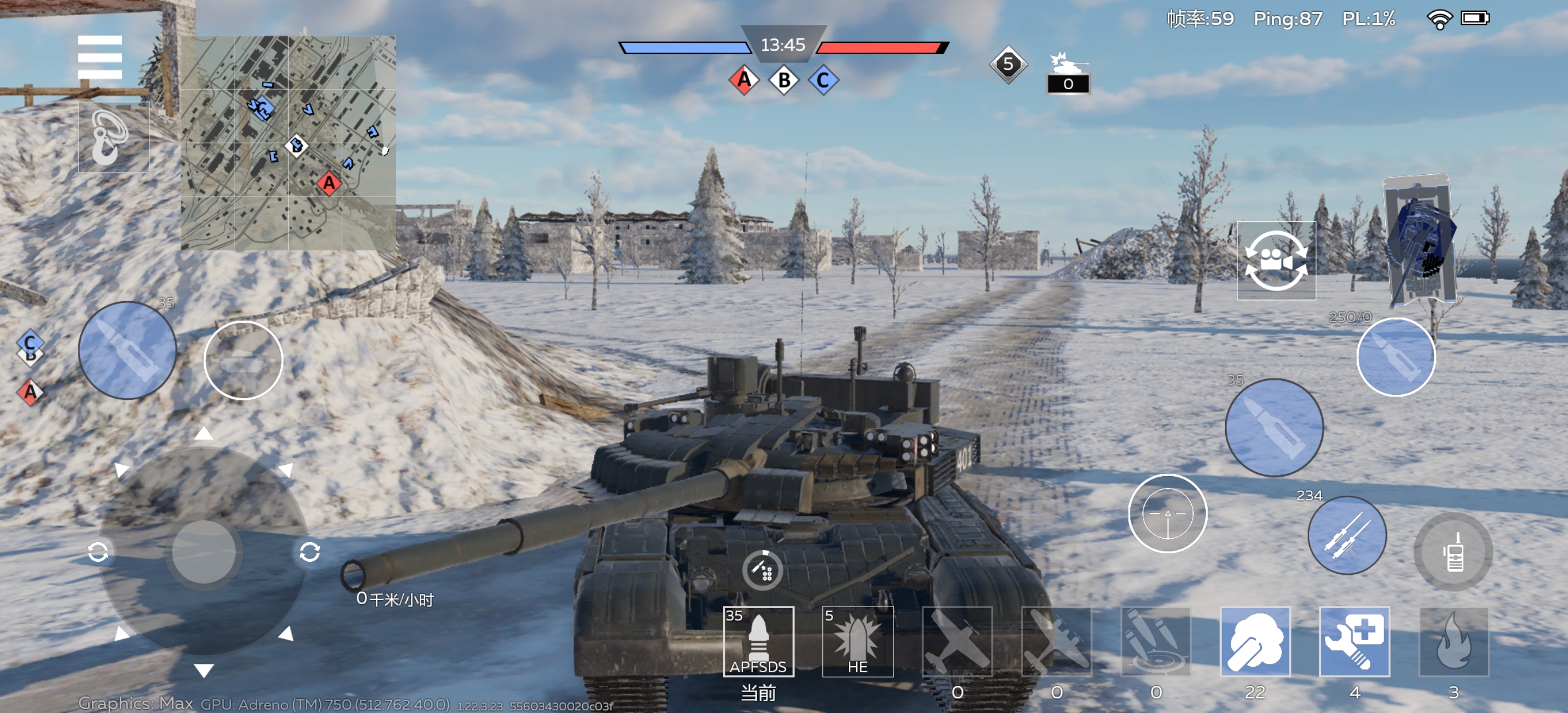Enter sniper scope aiming mode
The width and height of the screenshot is (1568, 713).
[1167, 513]
